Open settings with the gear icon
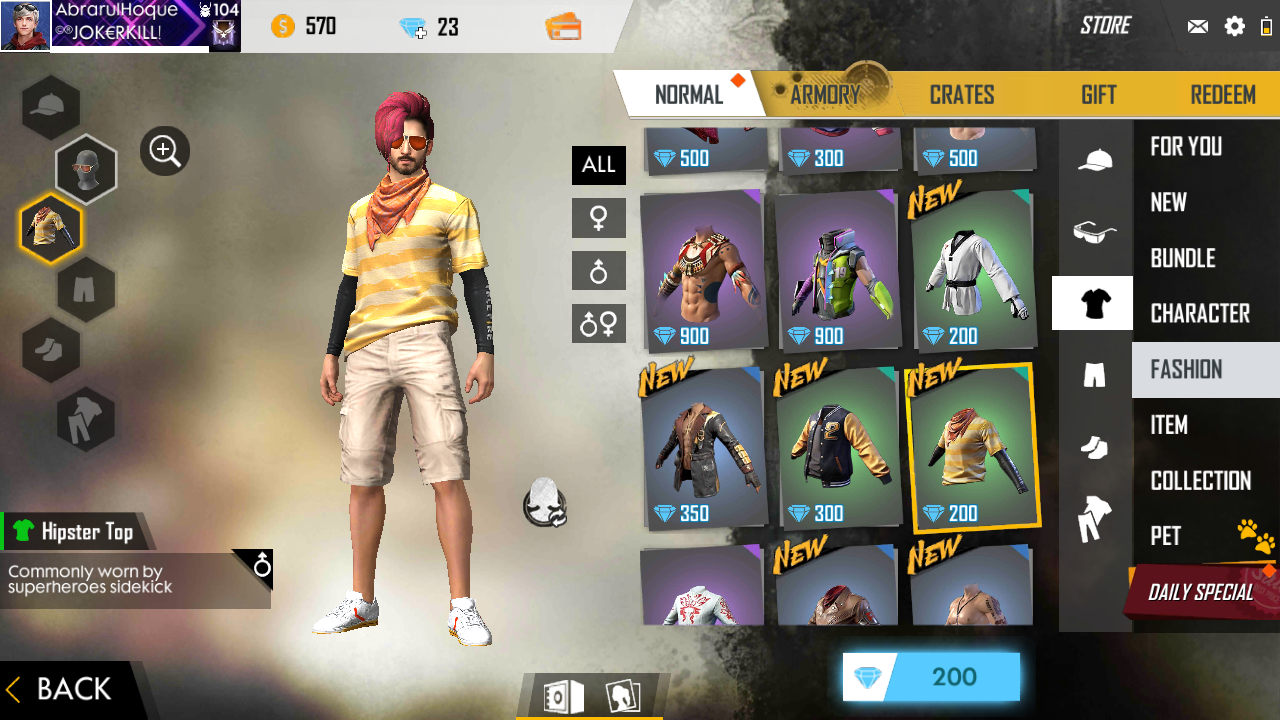Screen dimensions: 1280x720 (x=1235, y=26)
